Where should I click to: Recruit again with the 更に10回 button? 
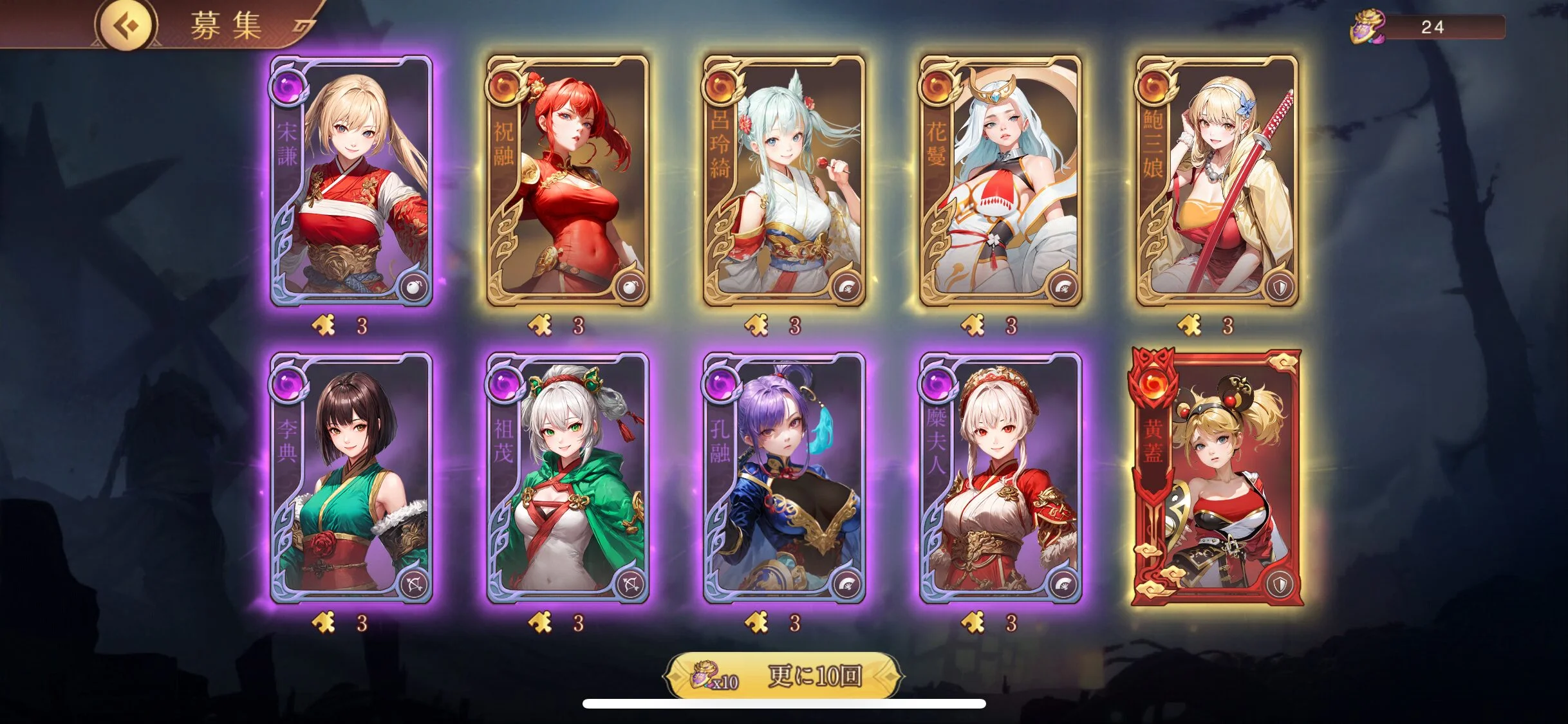783,676
